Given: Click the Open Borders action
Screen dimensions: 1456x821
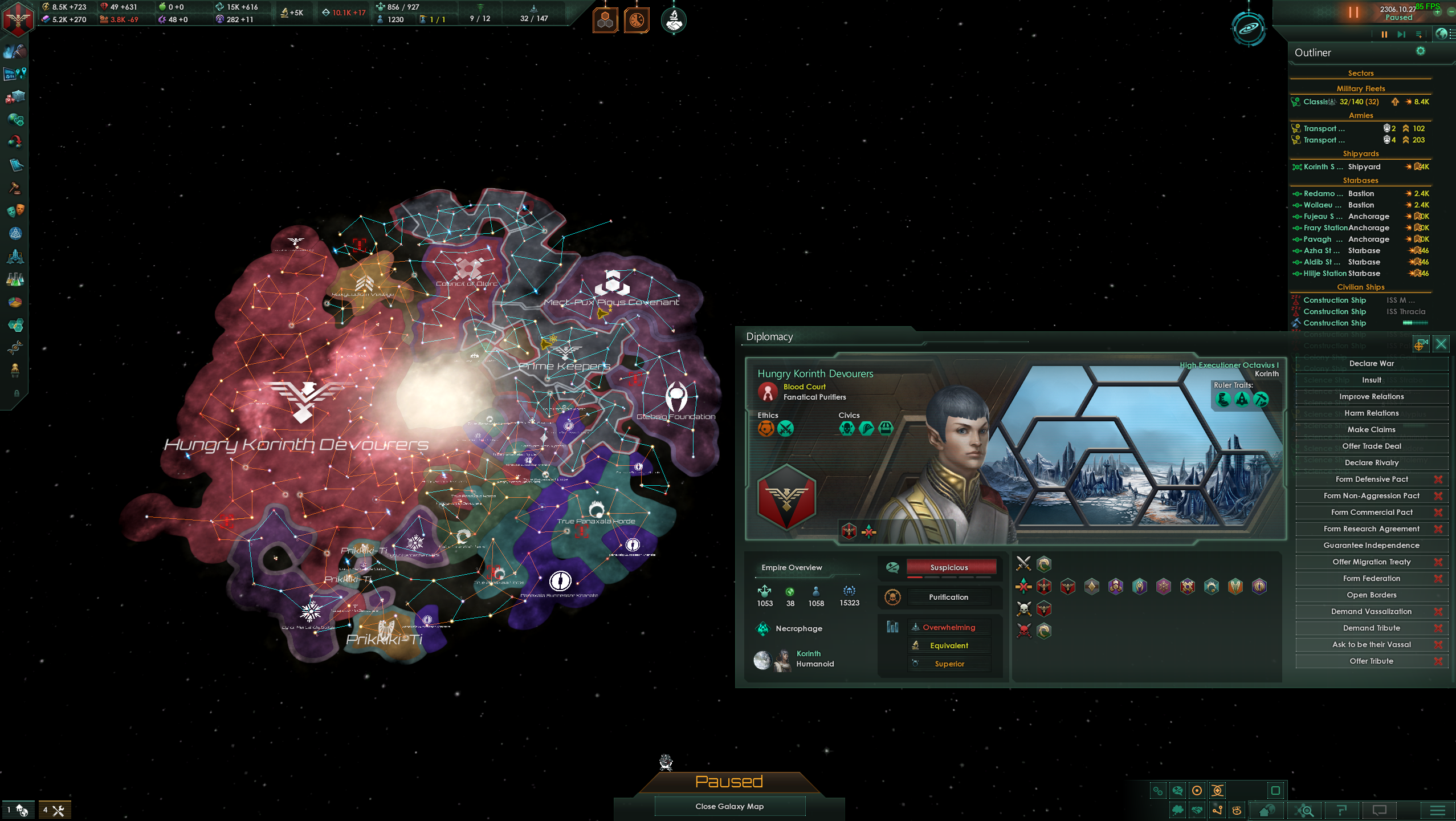Looking at the screenshot, I should (1371, 595).
